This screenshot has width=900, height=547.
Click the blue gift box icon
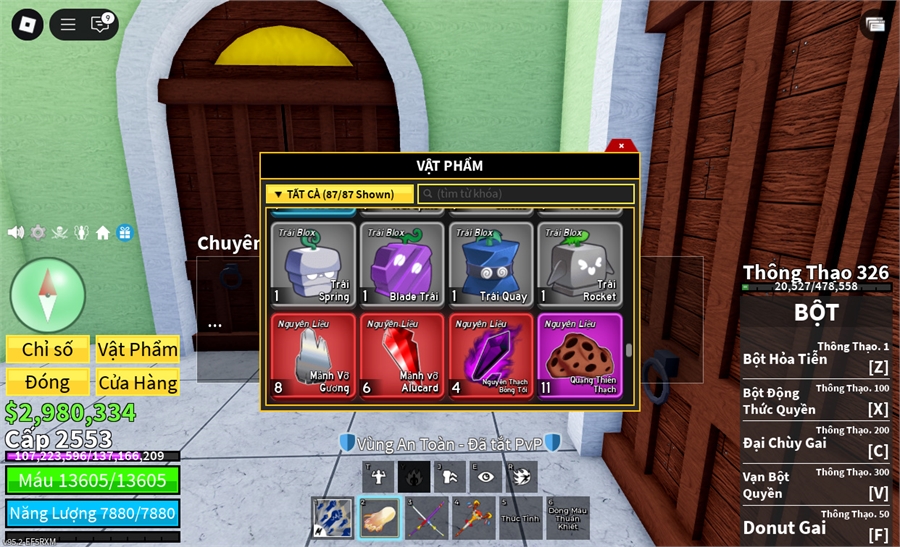tap(124, 232)
